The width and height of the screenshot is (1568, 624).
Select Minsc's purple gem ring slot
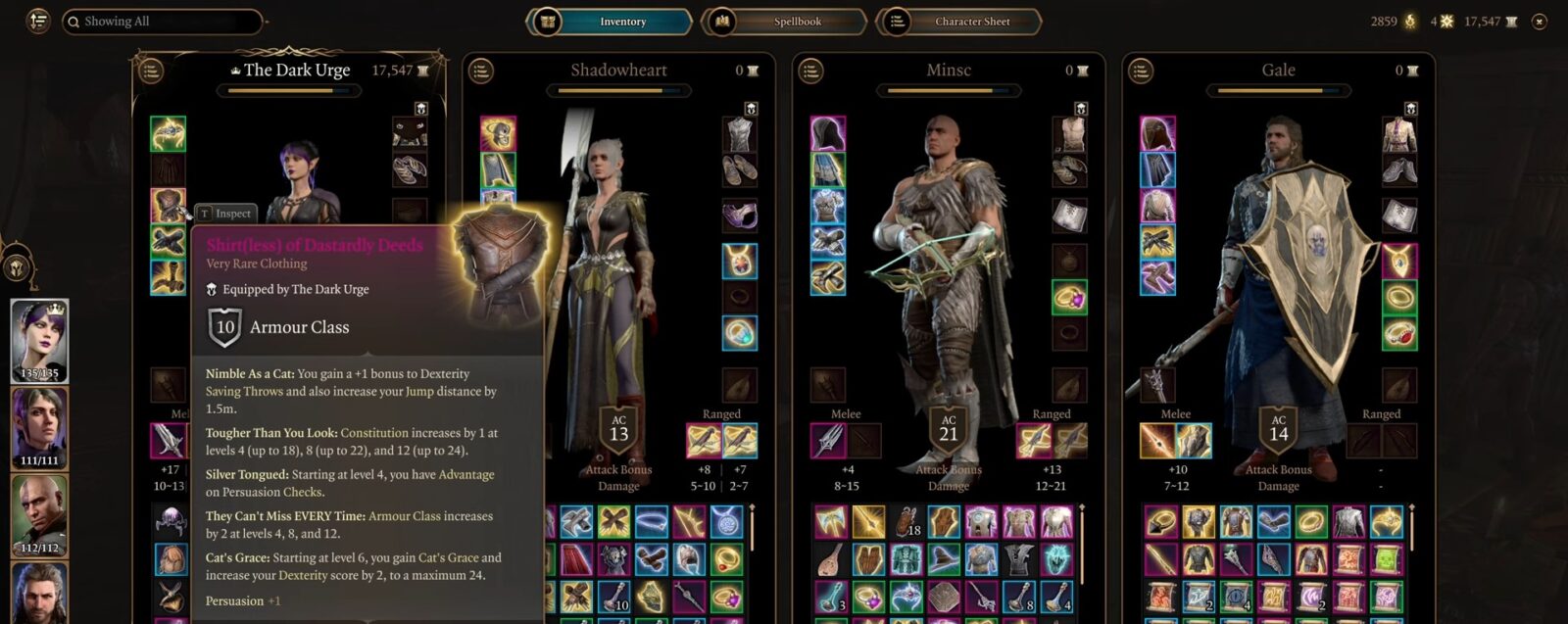(x=1069, y=297)
